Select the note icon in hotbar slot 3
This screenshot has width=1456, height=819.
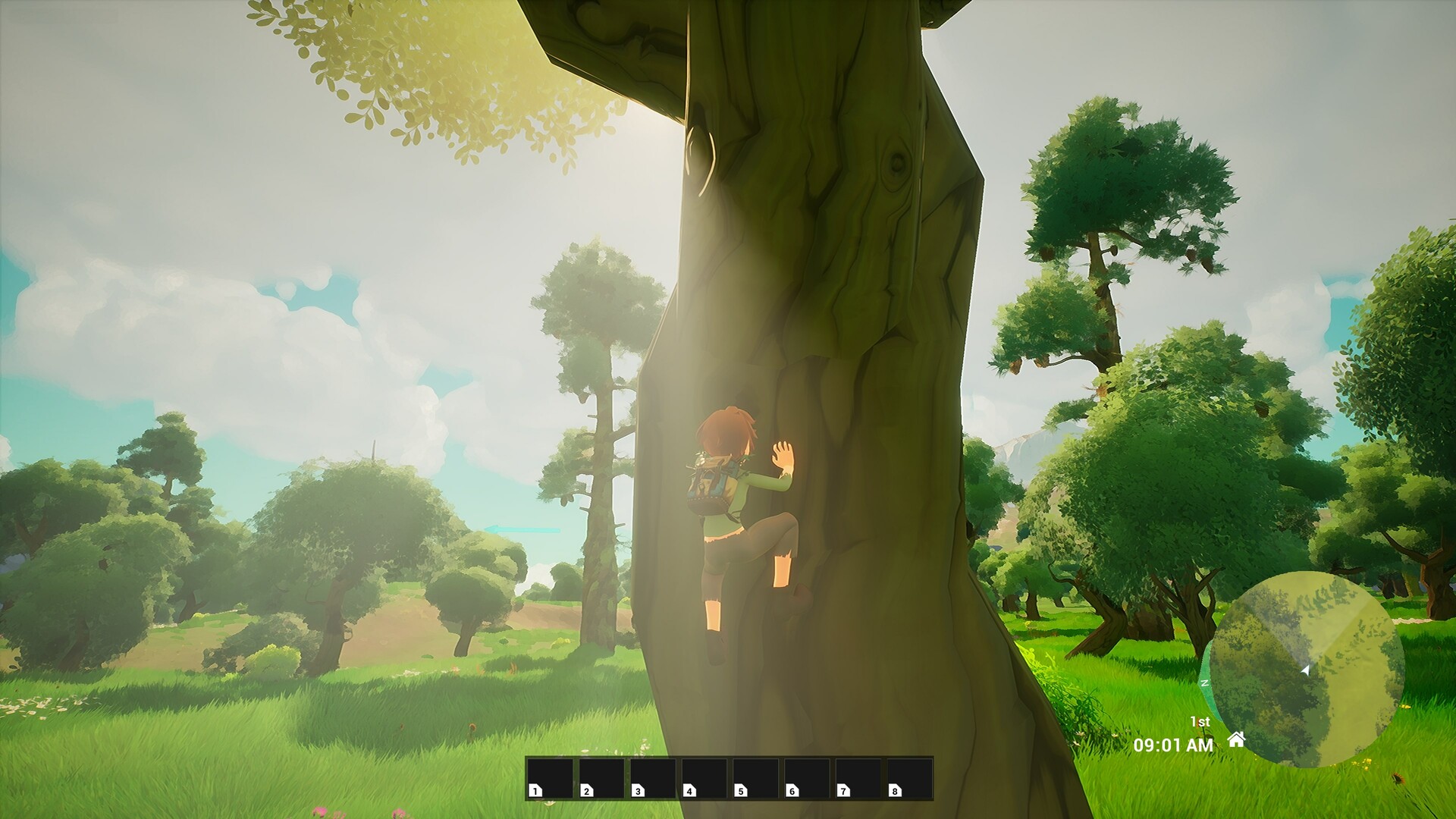pyautogui.click(x=638, y=790)
